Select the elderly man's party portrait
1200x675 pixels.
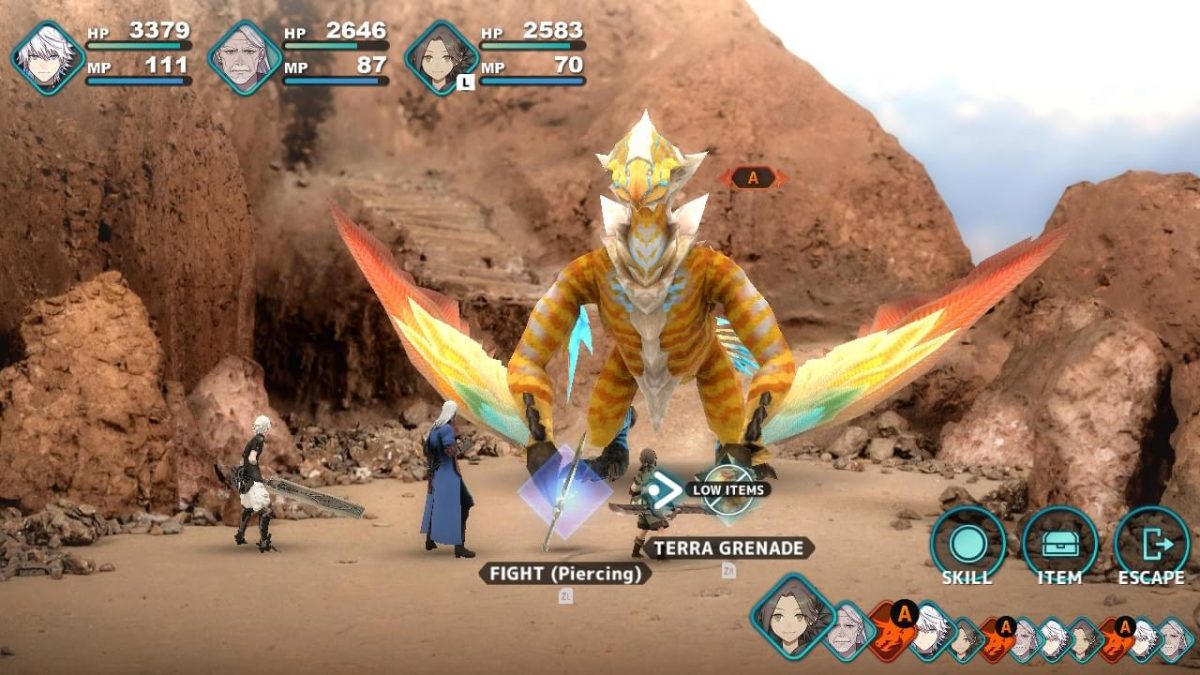click(244, 58)
